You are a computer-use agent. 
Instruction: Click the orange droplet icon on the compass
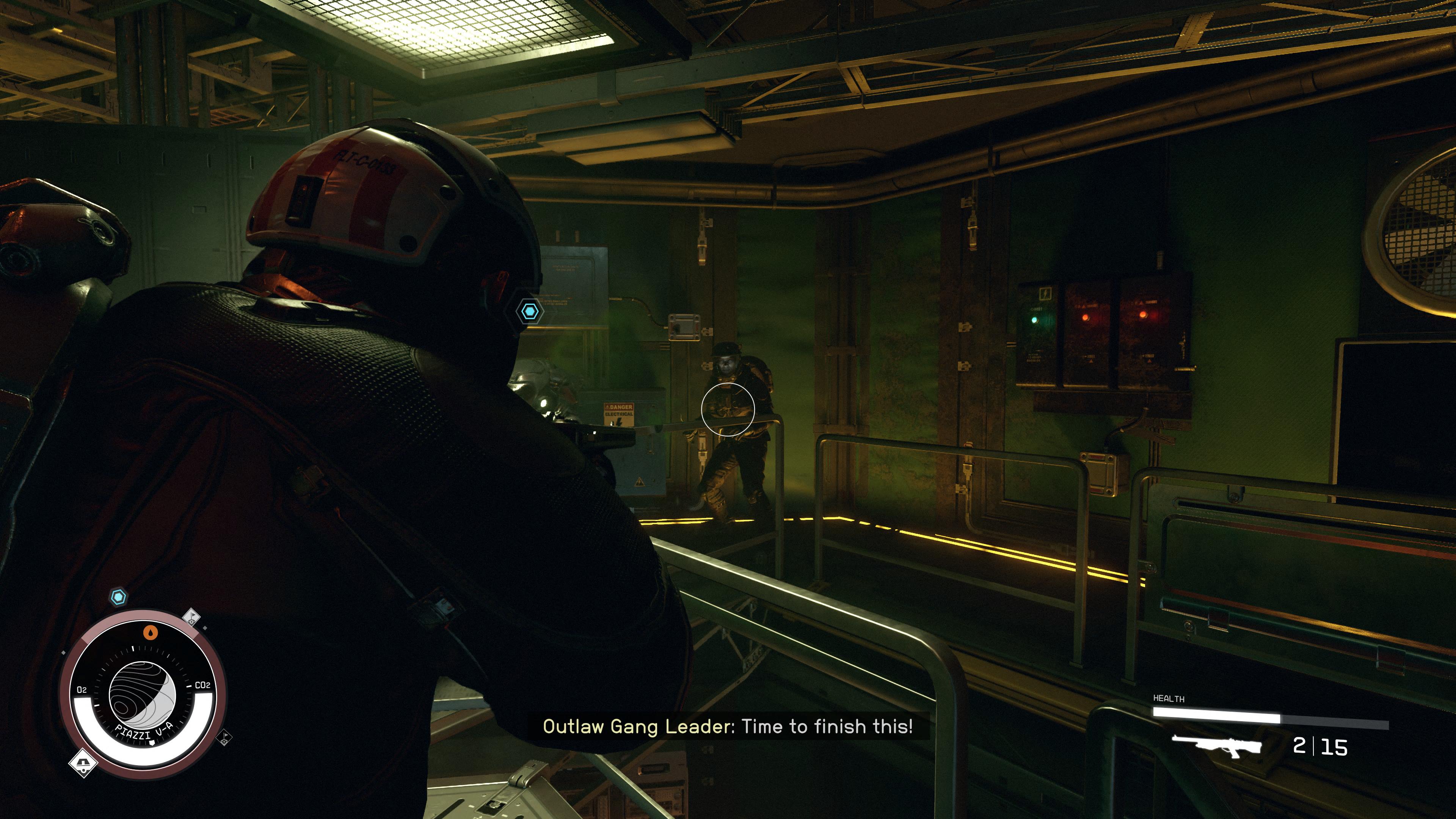pos(150,632)
